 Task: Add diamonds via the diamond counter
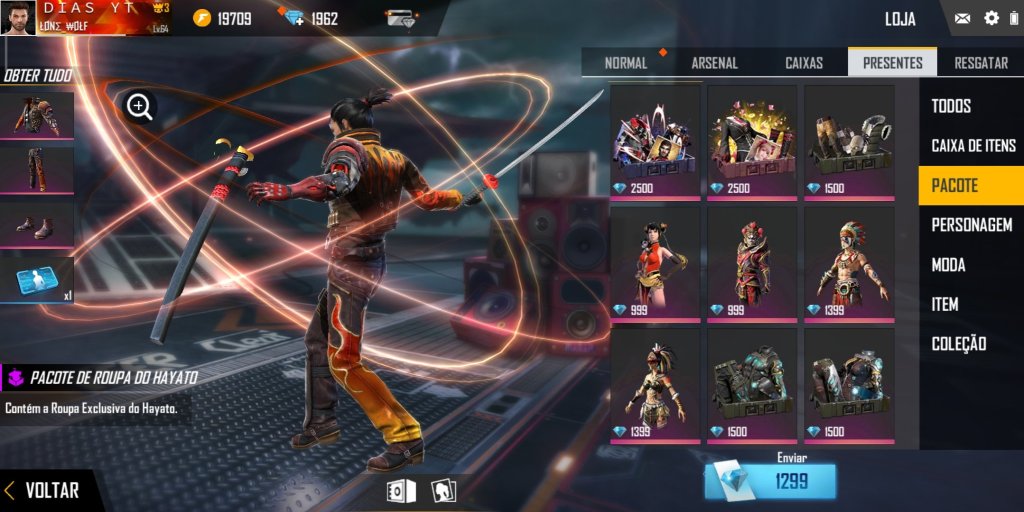(294, 19)
